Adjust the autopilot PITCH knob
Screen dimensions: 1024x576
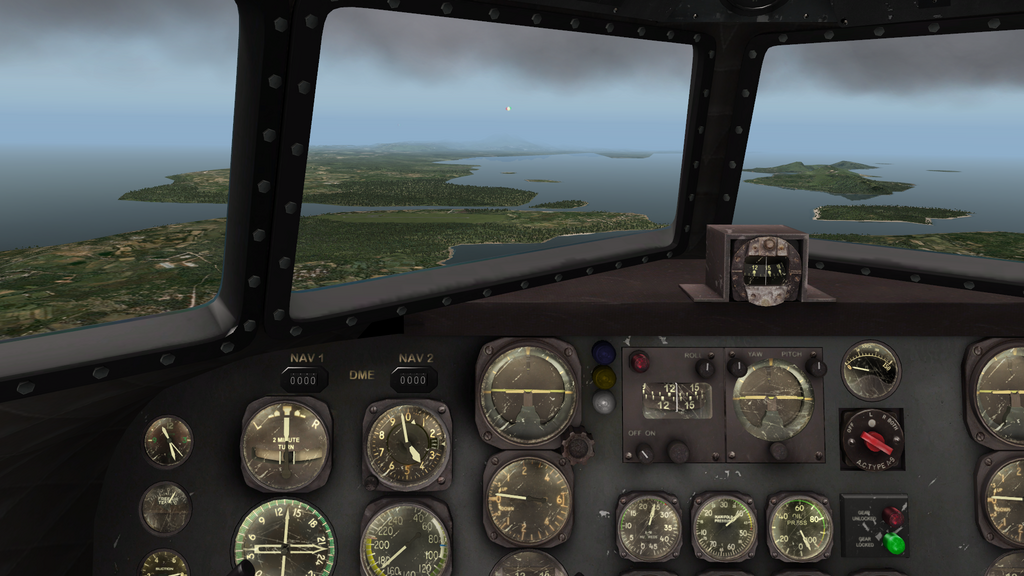[816, 368]
